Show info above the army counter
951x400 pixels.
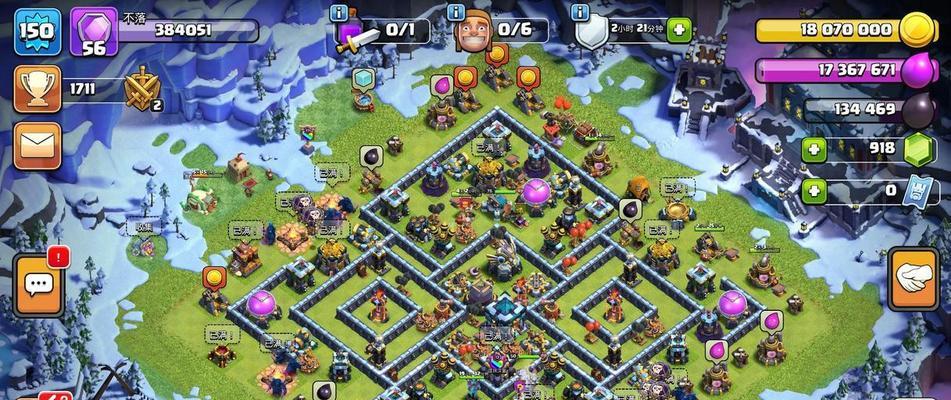pyautogui.click(x=342, y=12)
